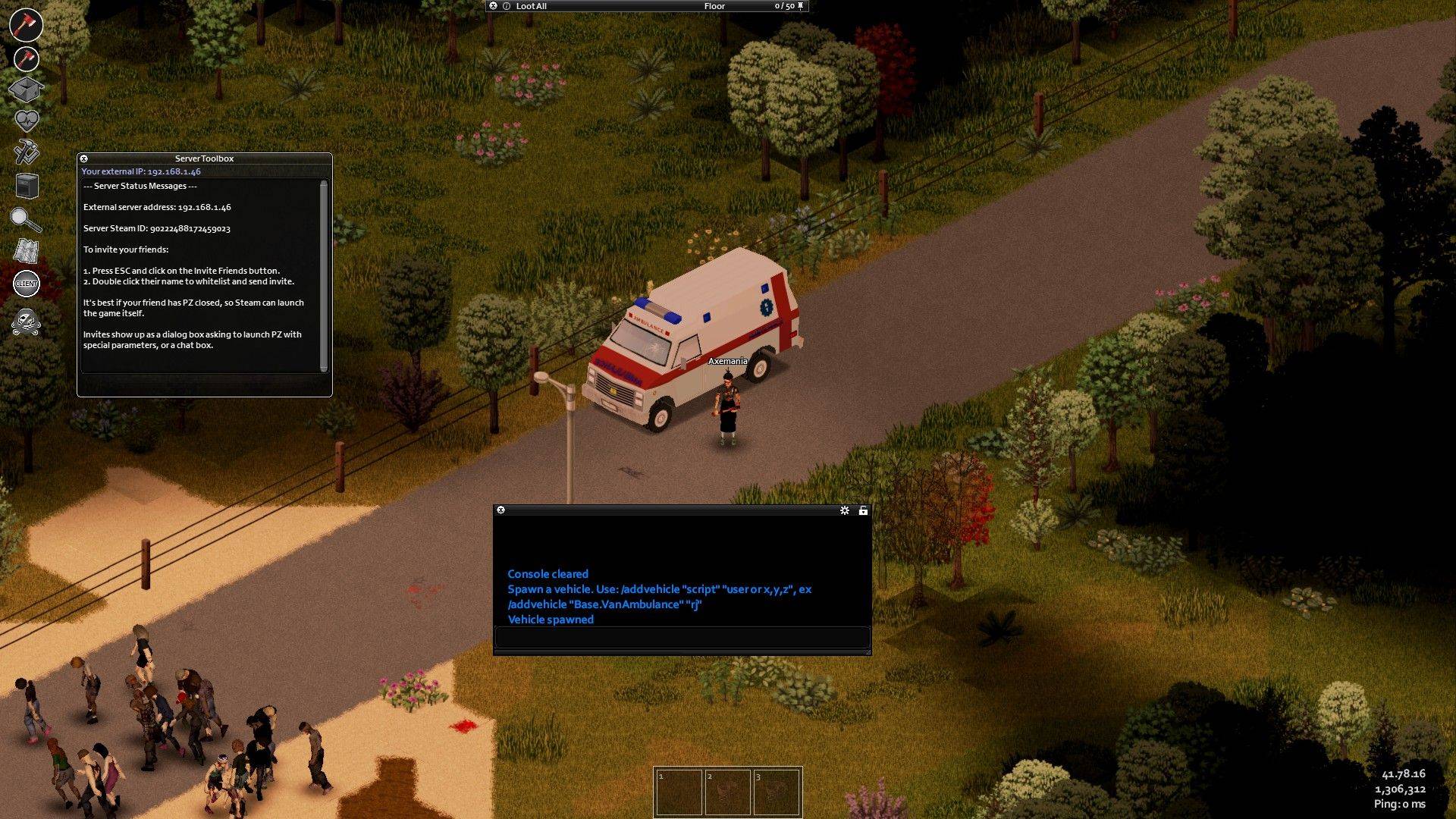Close the loot panel
This screenshot has width=1456, height=819.
[493, 6]
